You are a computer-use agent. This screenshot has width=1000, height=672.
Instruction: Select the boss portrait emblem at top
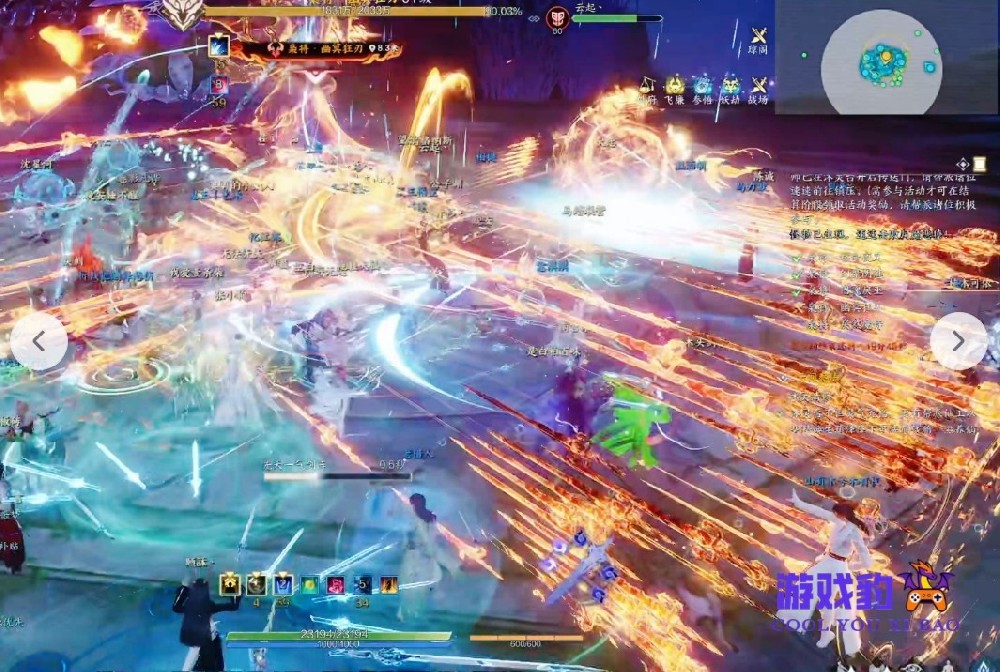point(183,13)
